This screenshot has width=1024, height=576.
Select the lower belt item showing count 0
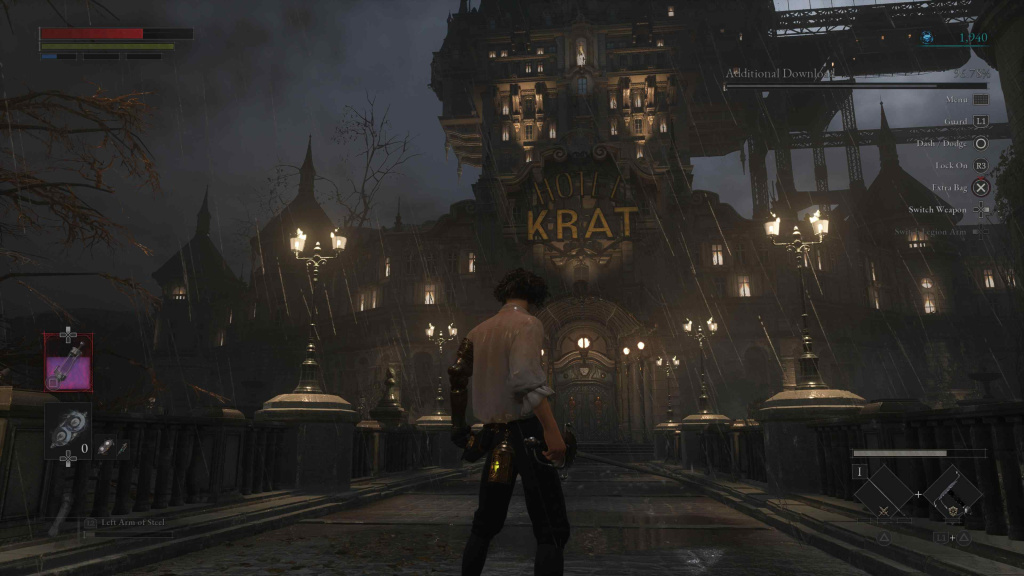(68, 430)
